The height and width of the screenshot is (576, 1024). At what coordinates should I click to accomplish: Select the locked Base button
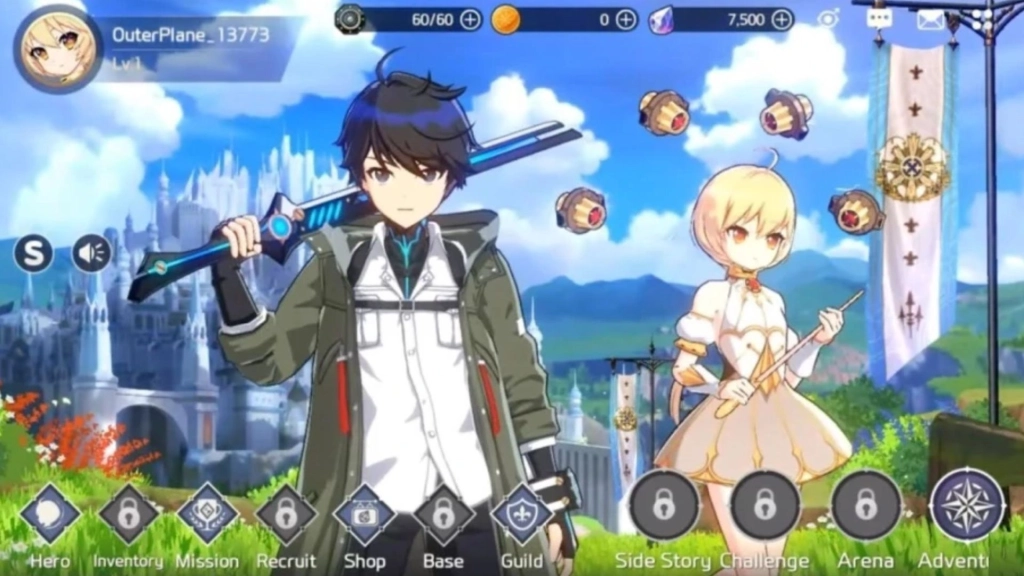coord(443,514)
